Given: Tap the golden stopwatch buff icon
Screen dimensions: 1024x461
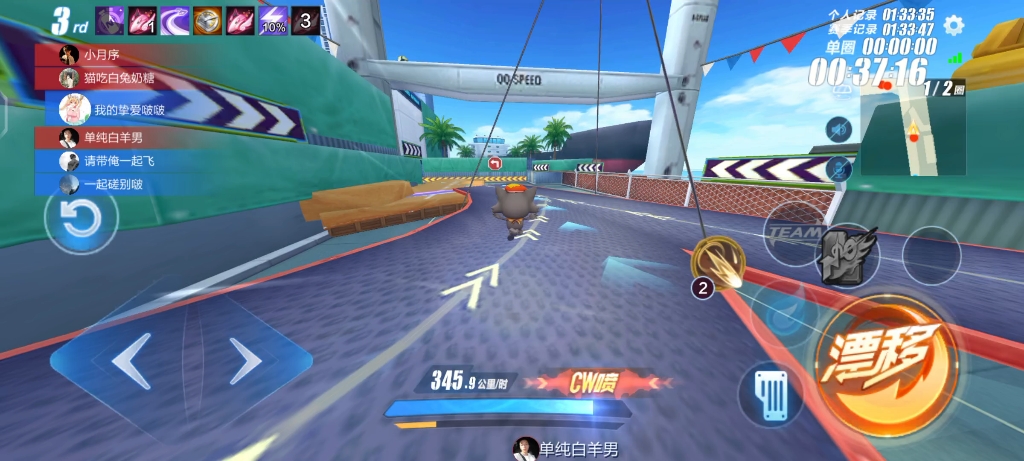Looking at the screenshot, I should pos(208,20).
